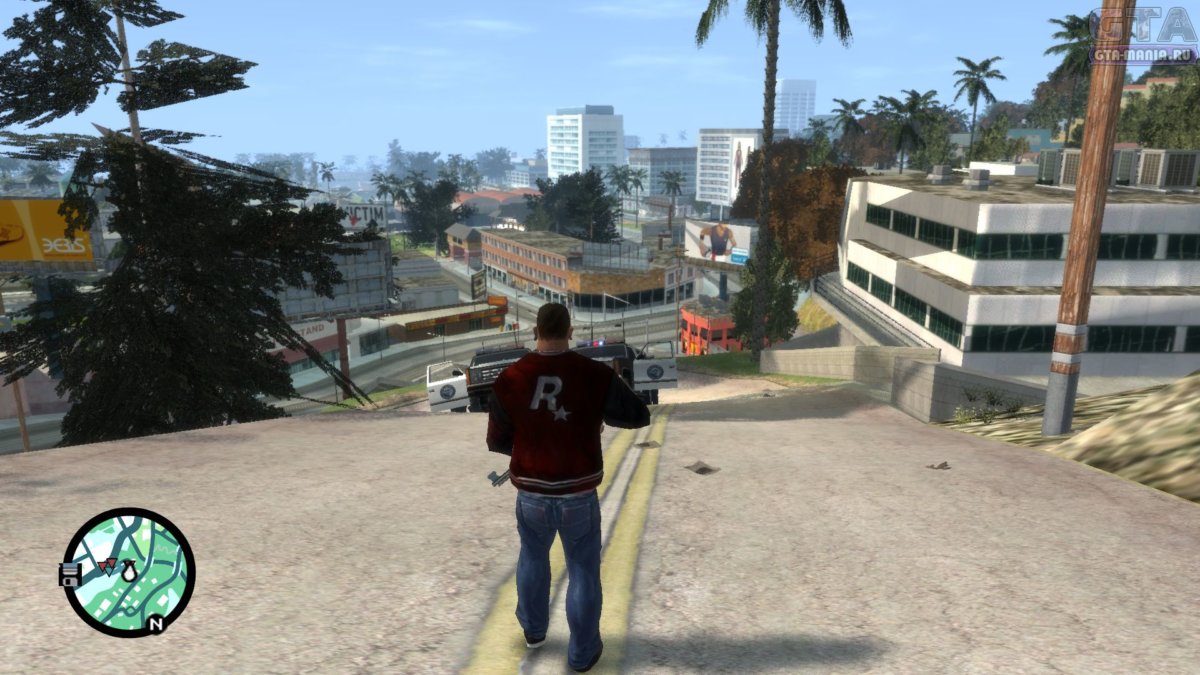Click the circular radar minimap
This screenshot has width=1200, height=675.
coord(128,572)
